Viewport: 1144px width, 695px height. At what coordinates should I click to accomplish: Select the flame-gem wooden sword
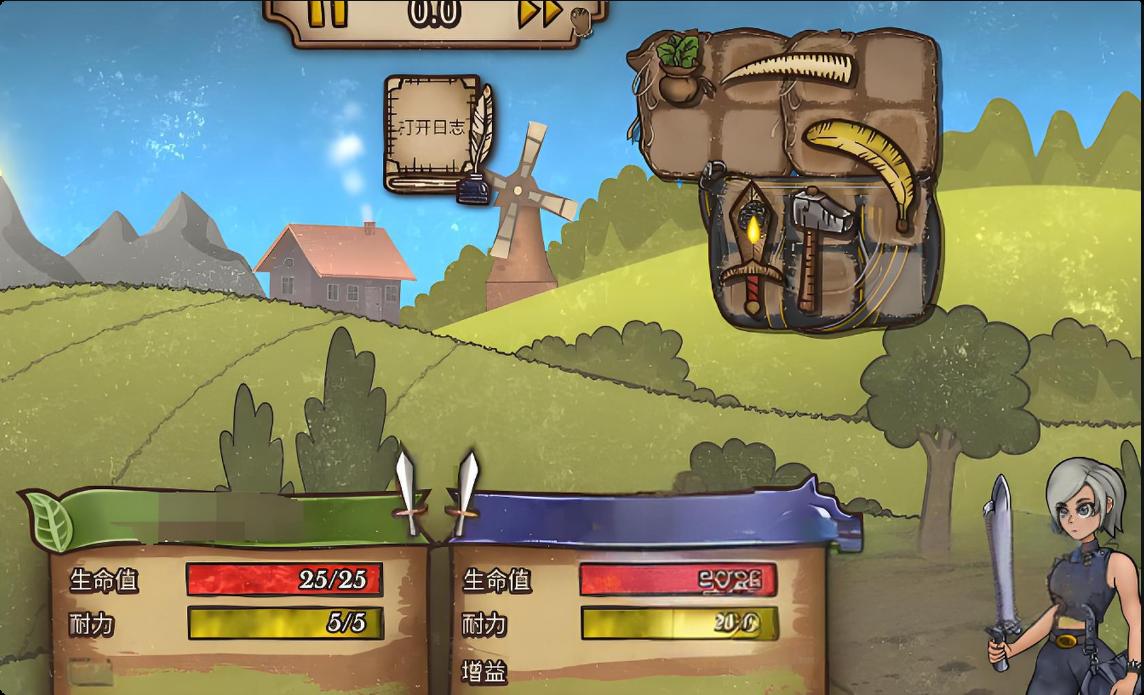tap(750, 243)
